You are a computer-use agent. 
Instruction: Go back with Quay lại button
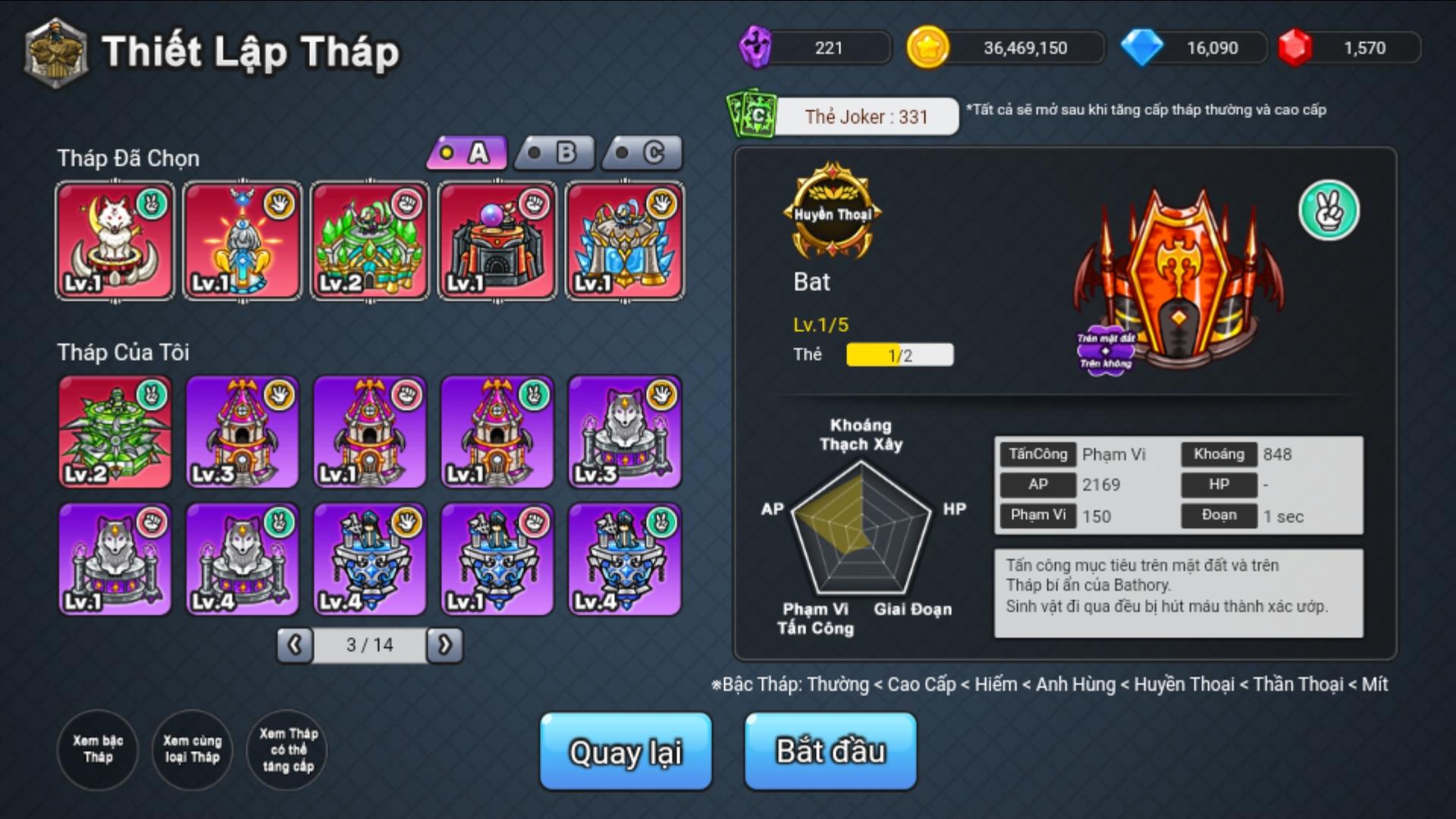tap(626, 751)
